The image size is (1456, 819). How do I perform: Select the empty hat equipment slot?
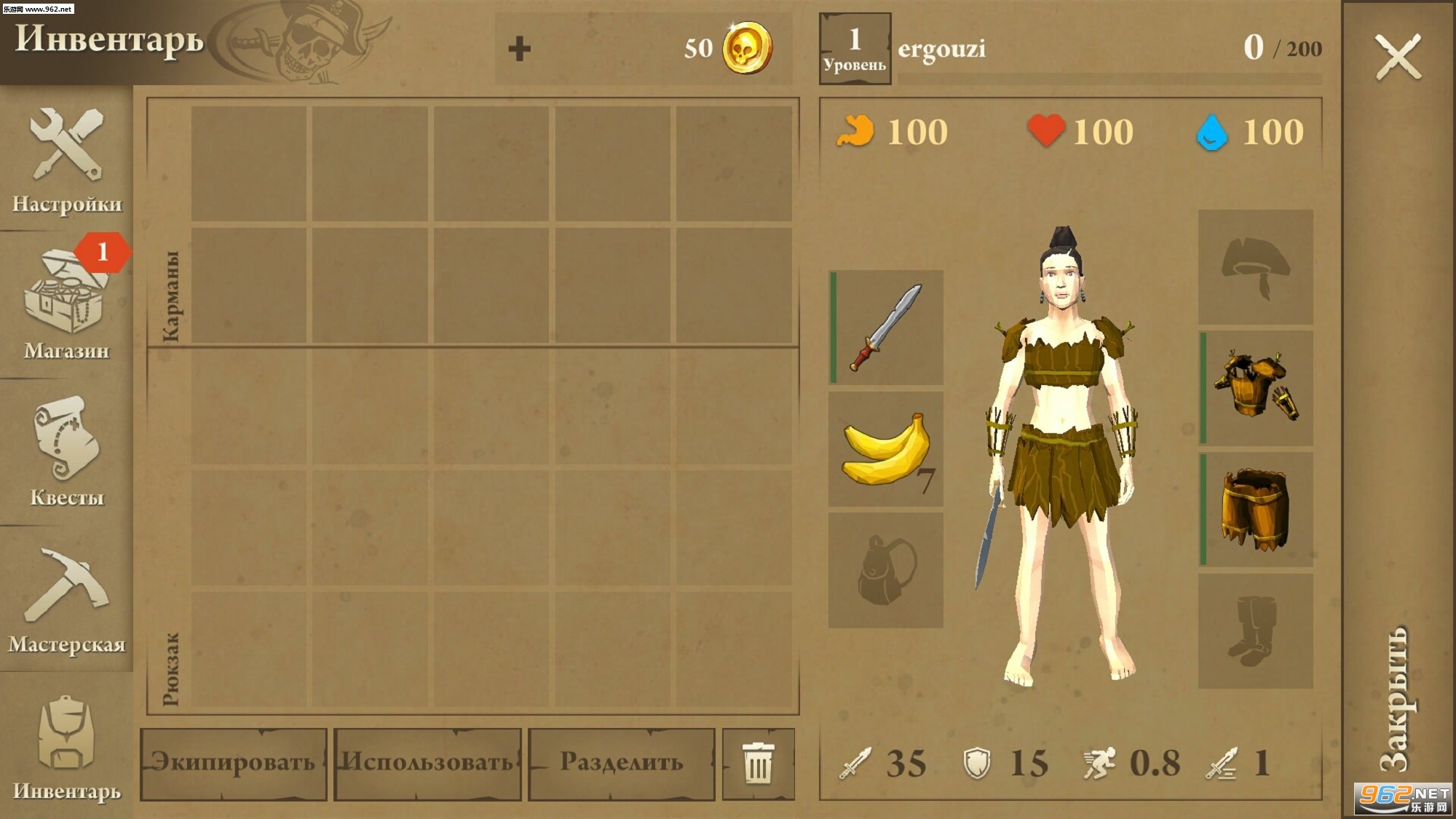coord(1256,267)
